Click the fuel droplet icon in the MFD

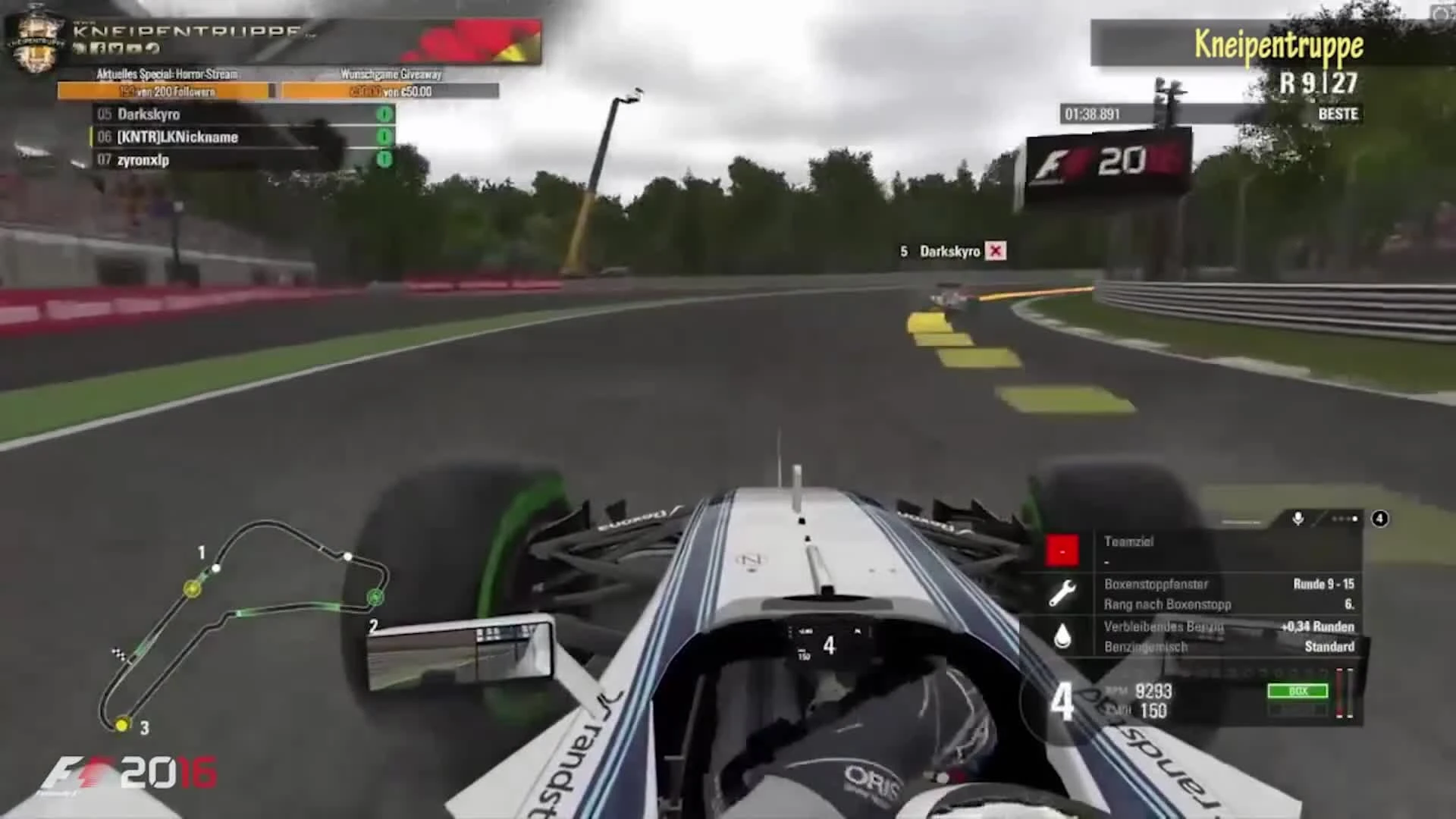point(1062,635)
